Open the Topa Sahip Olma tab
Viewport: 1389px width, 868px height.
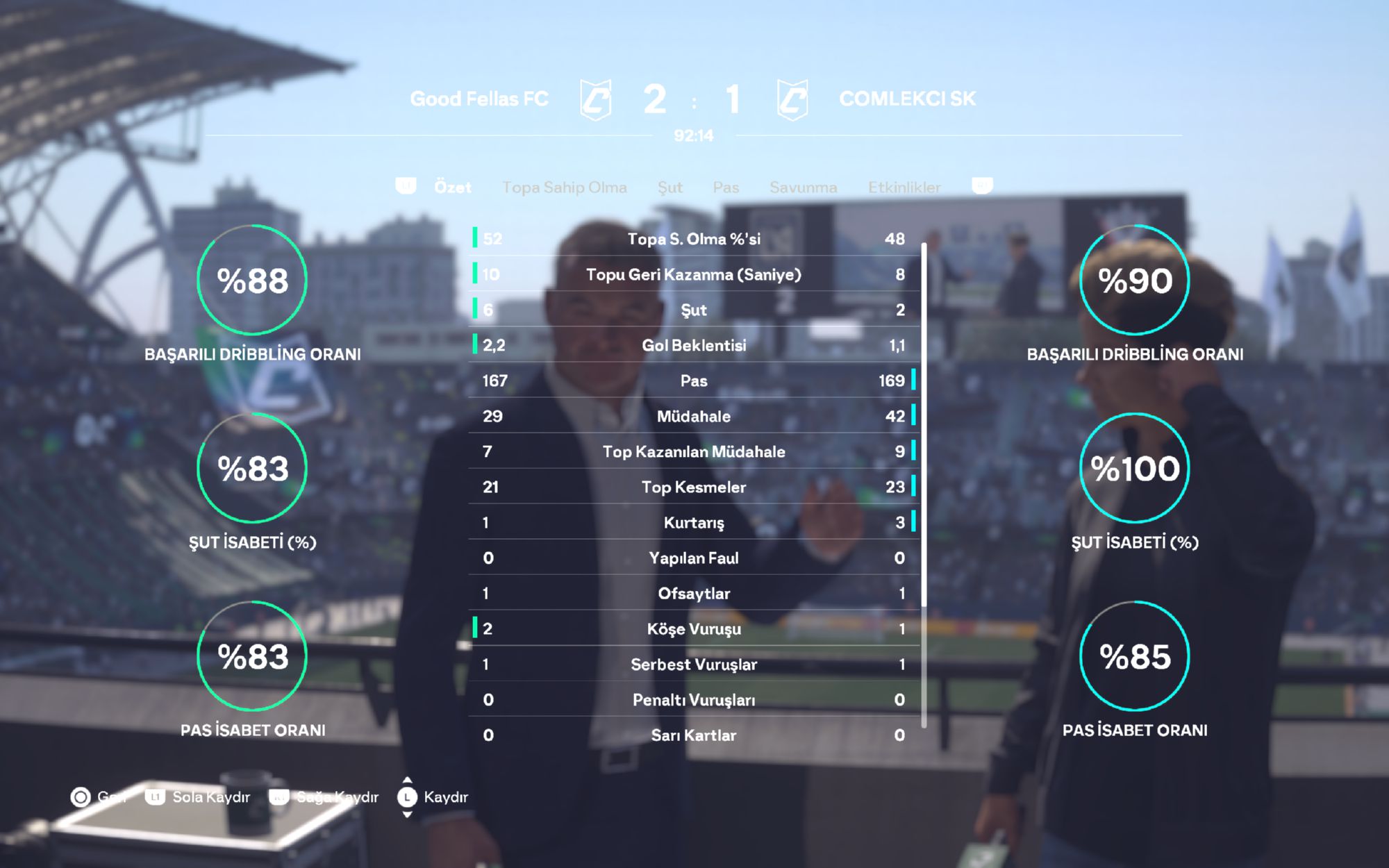tap(564, 187)
